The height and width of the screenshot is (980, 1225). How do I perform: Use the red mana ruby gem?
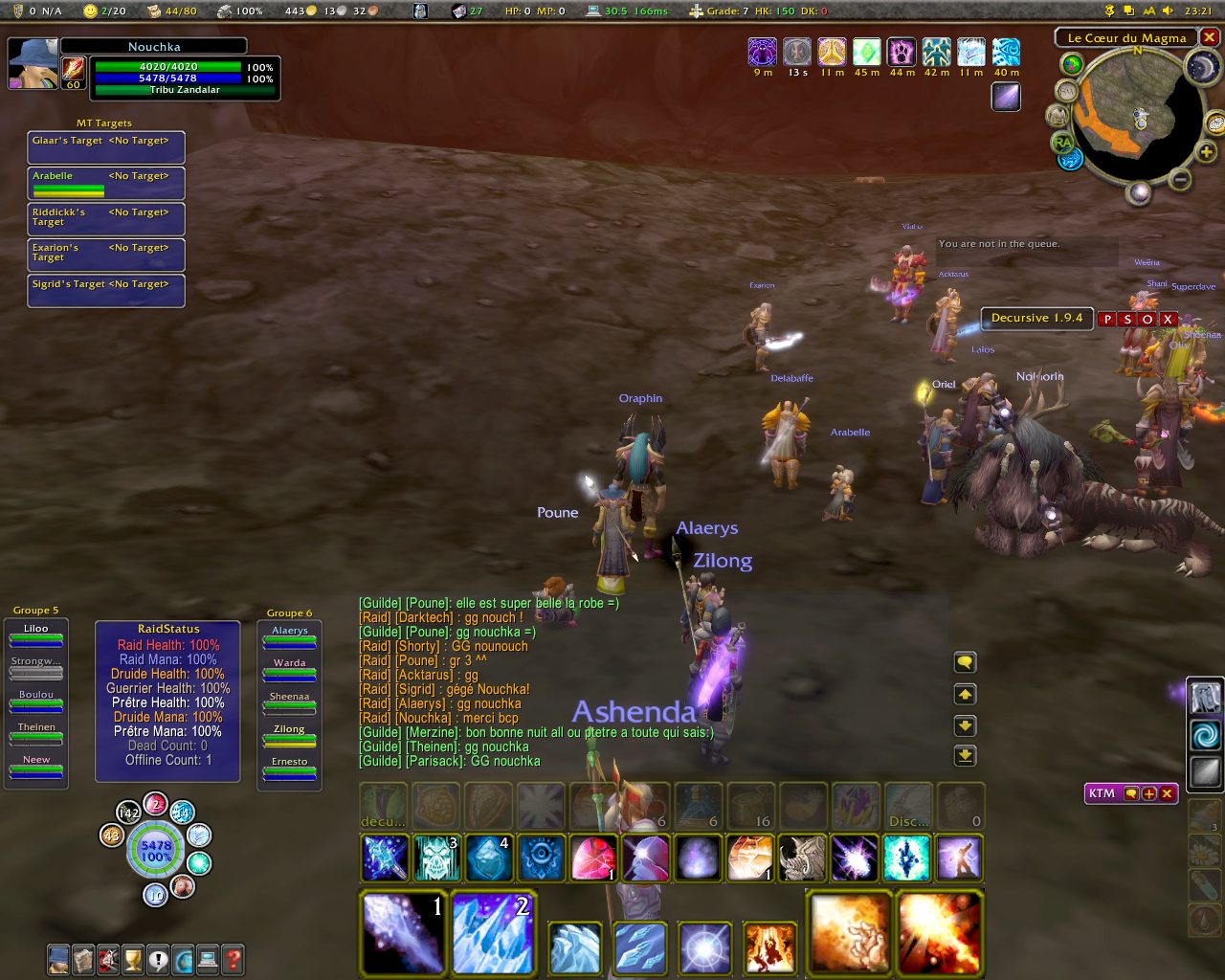(x=593, y=857)
